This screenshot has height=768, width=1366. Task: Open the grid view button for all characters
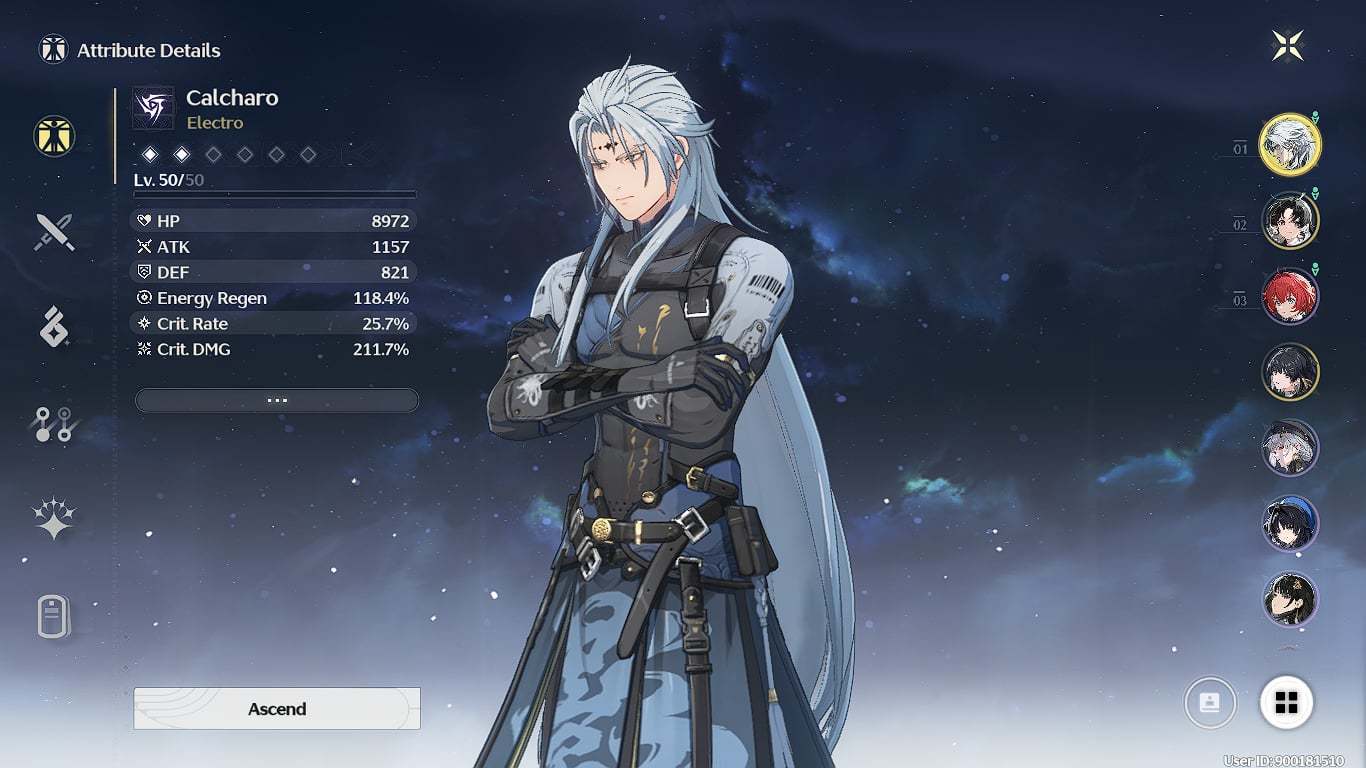[1286, 703]
